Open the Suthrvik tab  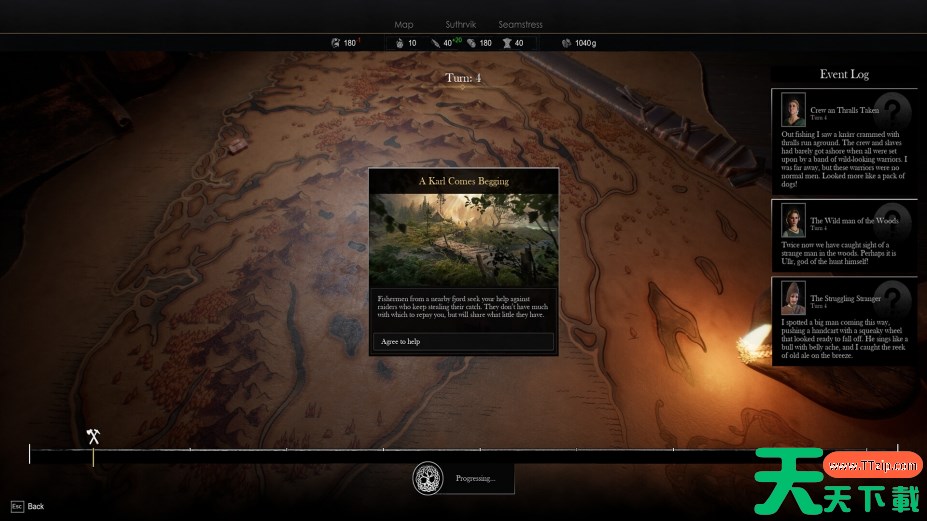461,24
